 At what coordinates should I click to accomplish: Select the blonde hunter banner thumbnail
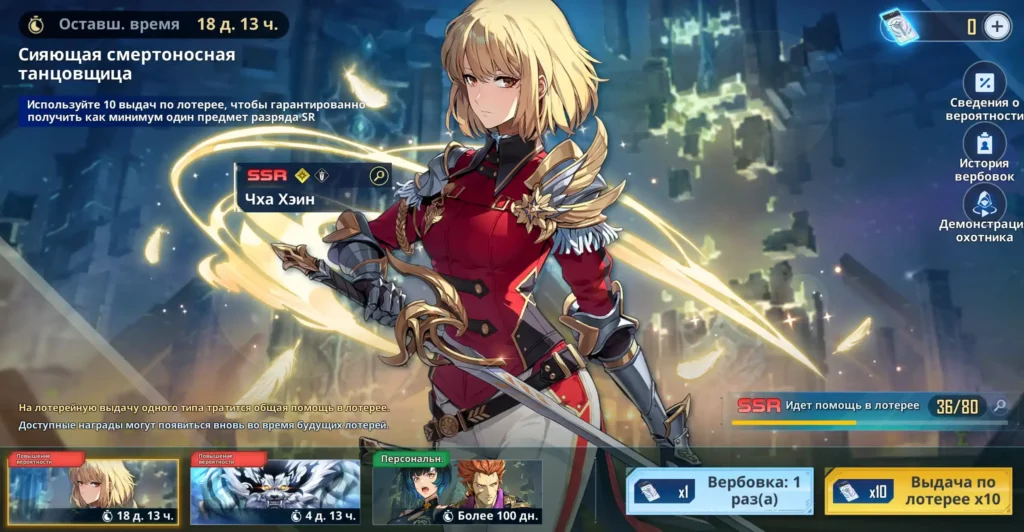point(93,492)
